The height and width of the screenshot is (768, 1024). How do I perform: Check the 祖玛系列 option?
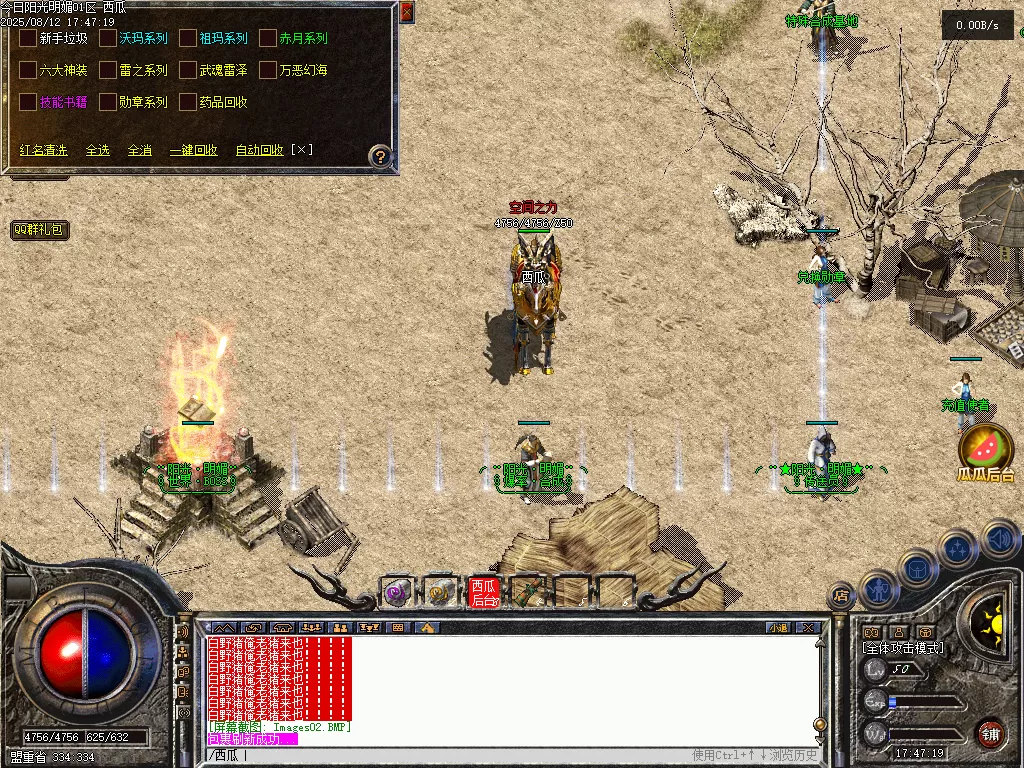[x=188, y=38]
